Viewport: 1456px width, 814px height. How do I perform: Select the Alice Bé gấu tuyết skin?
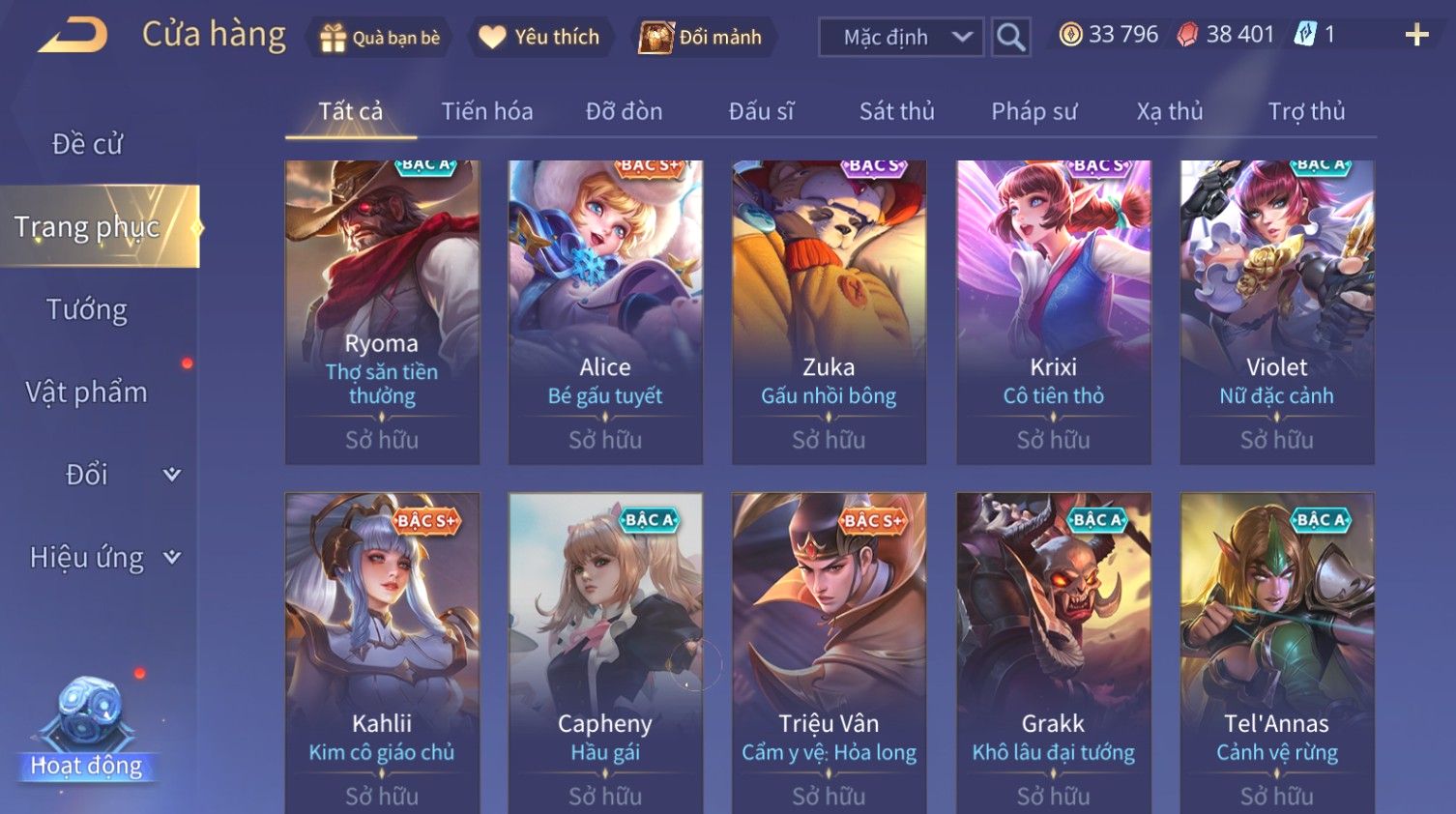click(605, 311)
